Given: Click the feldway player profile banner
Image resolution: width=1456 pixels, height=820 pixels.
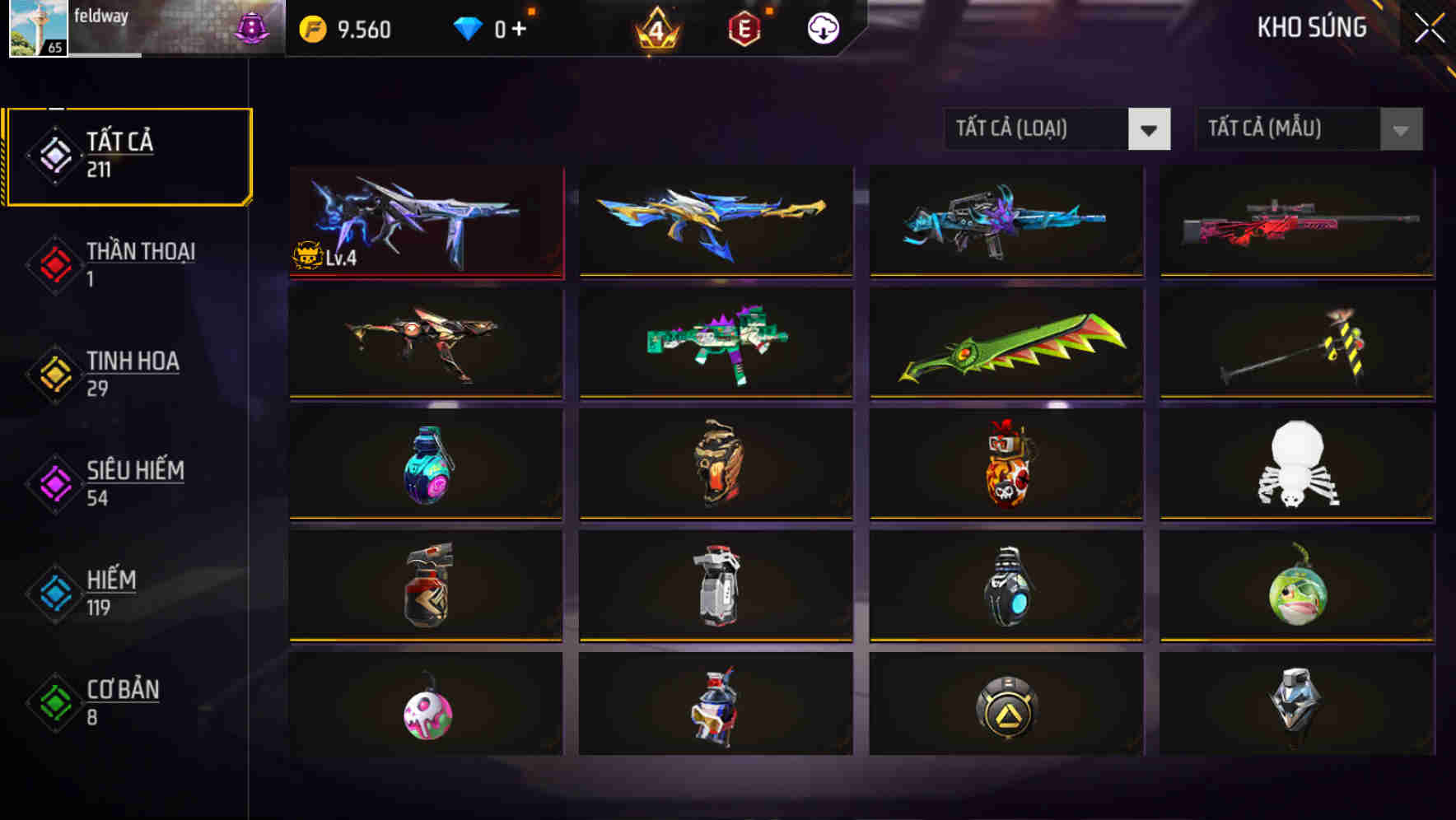Looking at the screenshot, I should click(140, 29).
